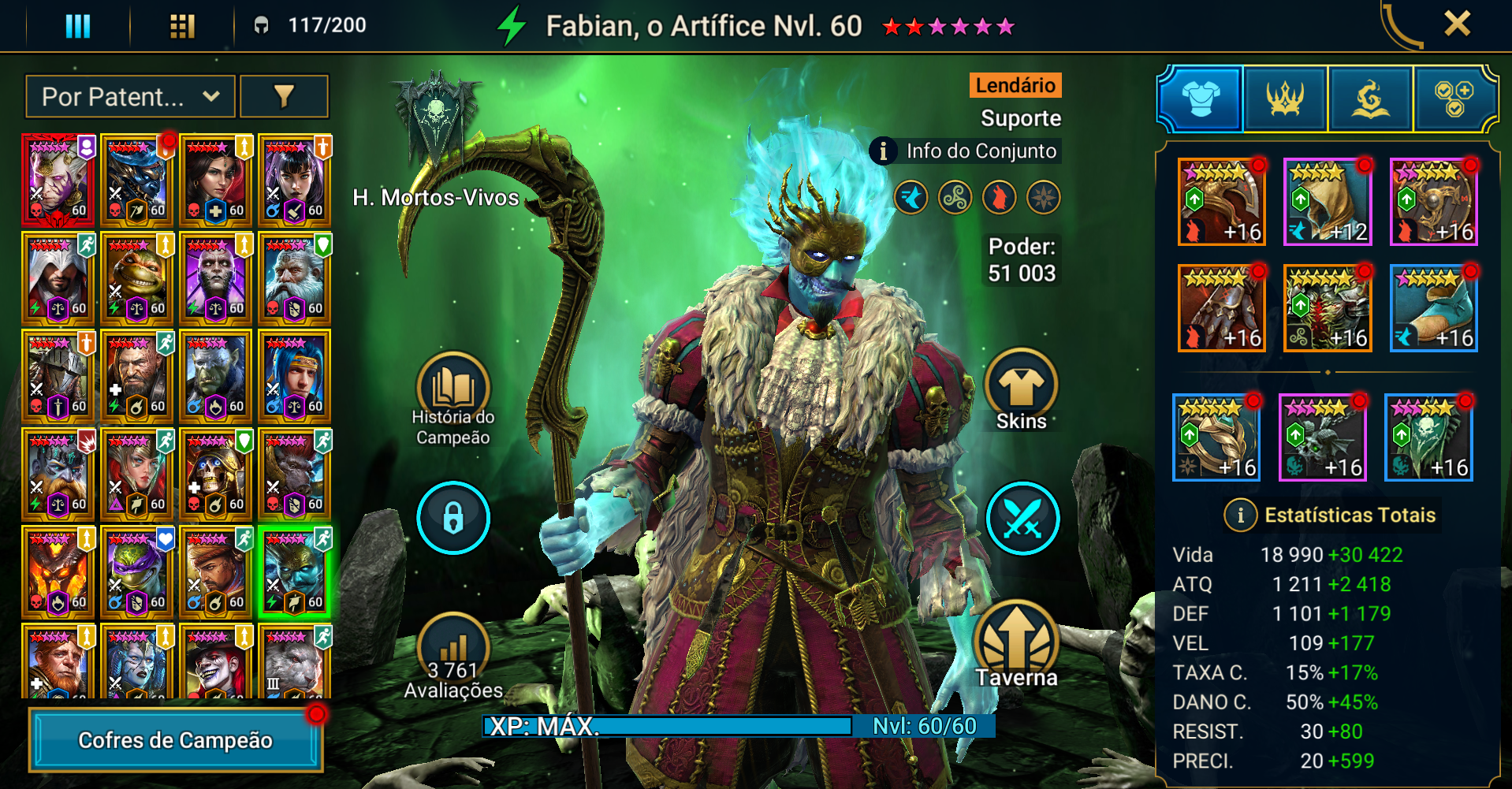The width and height of the screenshot is (1512, 789).
Task: Toggle the champion lock button
Action: (x=453, y=518)
